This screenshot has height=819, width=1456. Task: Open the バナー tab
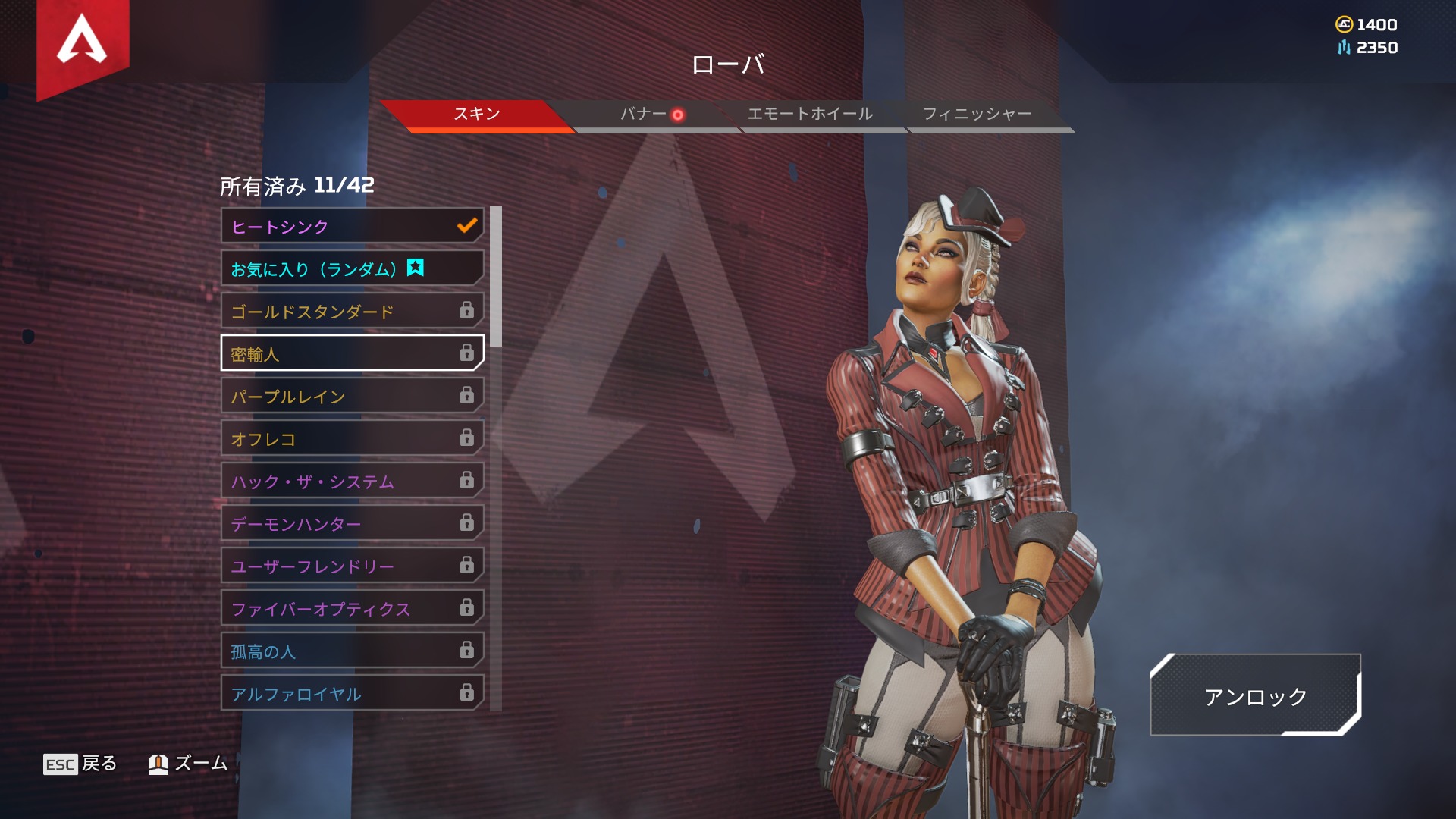coord(644,115)
